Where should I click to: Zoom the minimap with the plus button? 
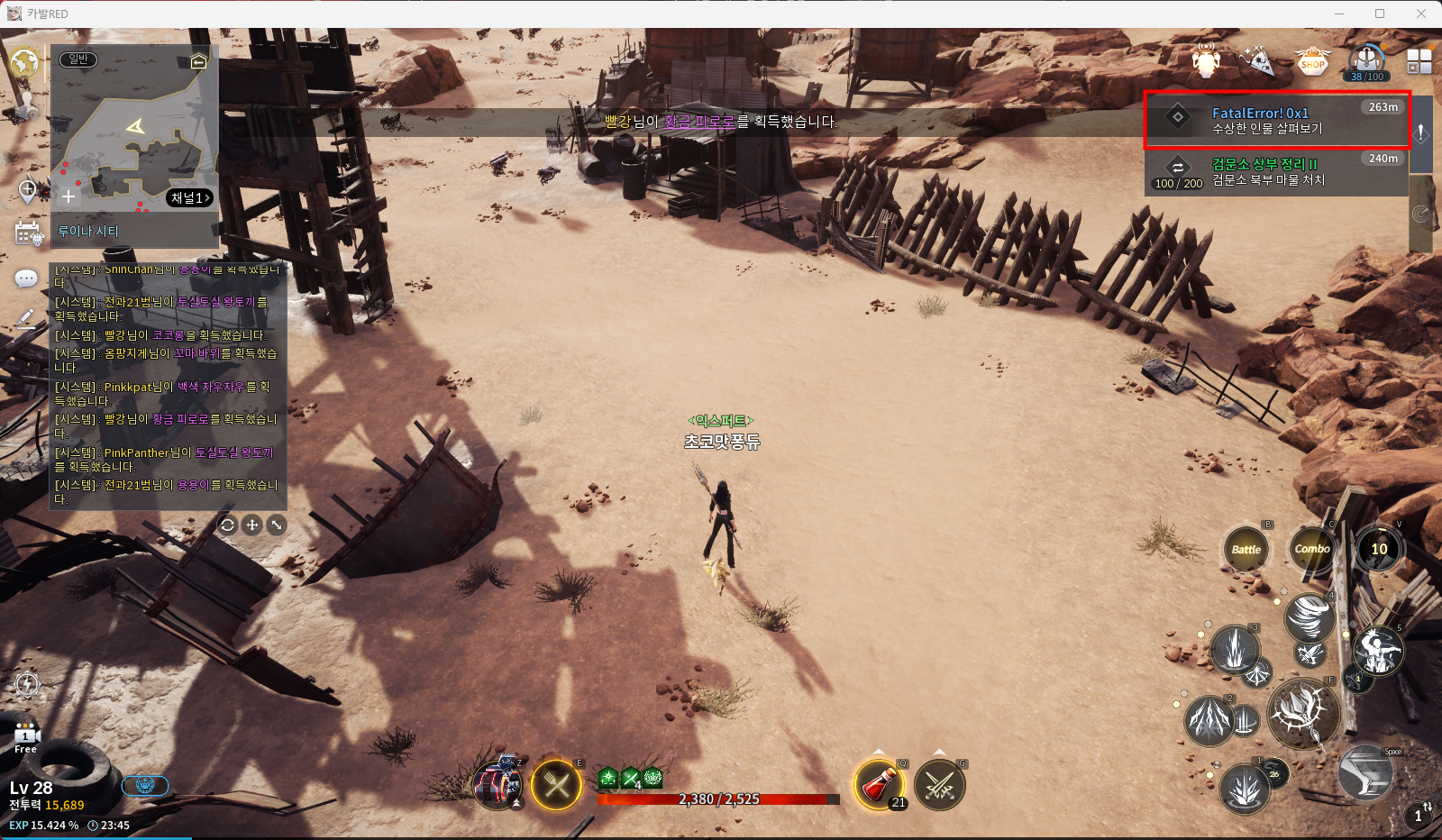pos(68,196)
